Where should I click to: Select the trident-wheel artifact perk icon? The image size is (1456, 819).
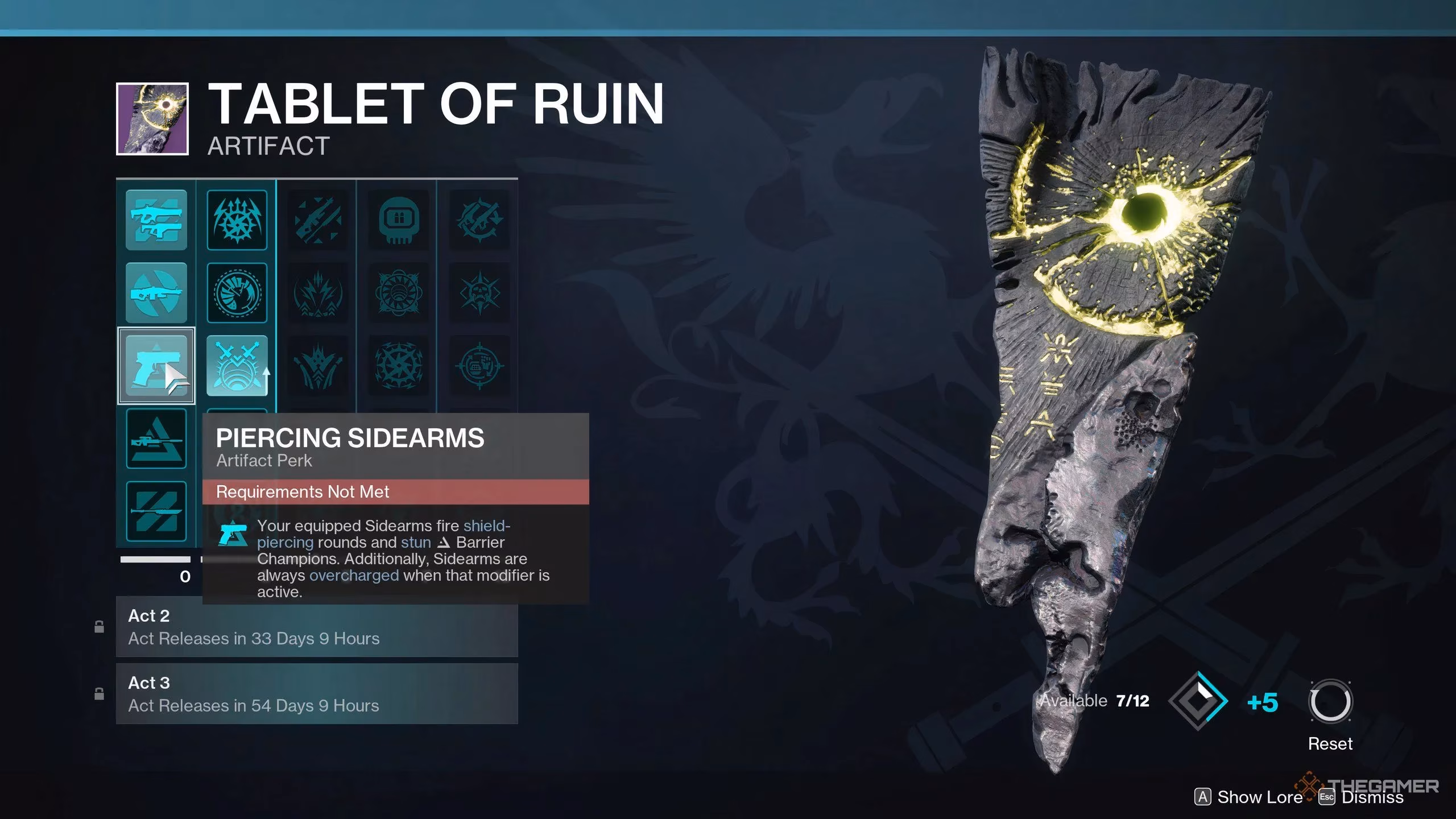pyautogui.click(x=237, y=221)
